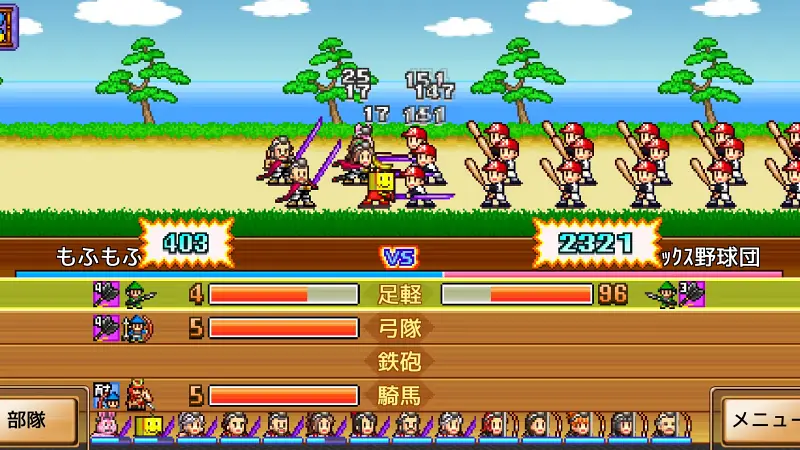Open the 部隊 troops panel

[38, 418]
